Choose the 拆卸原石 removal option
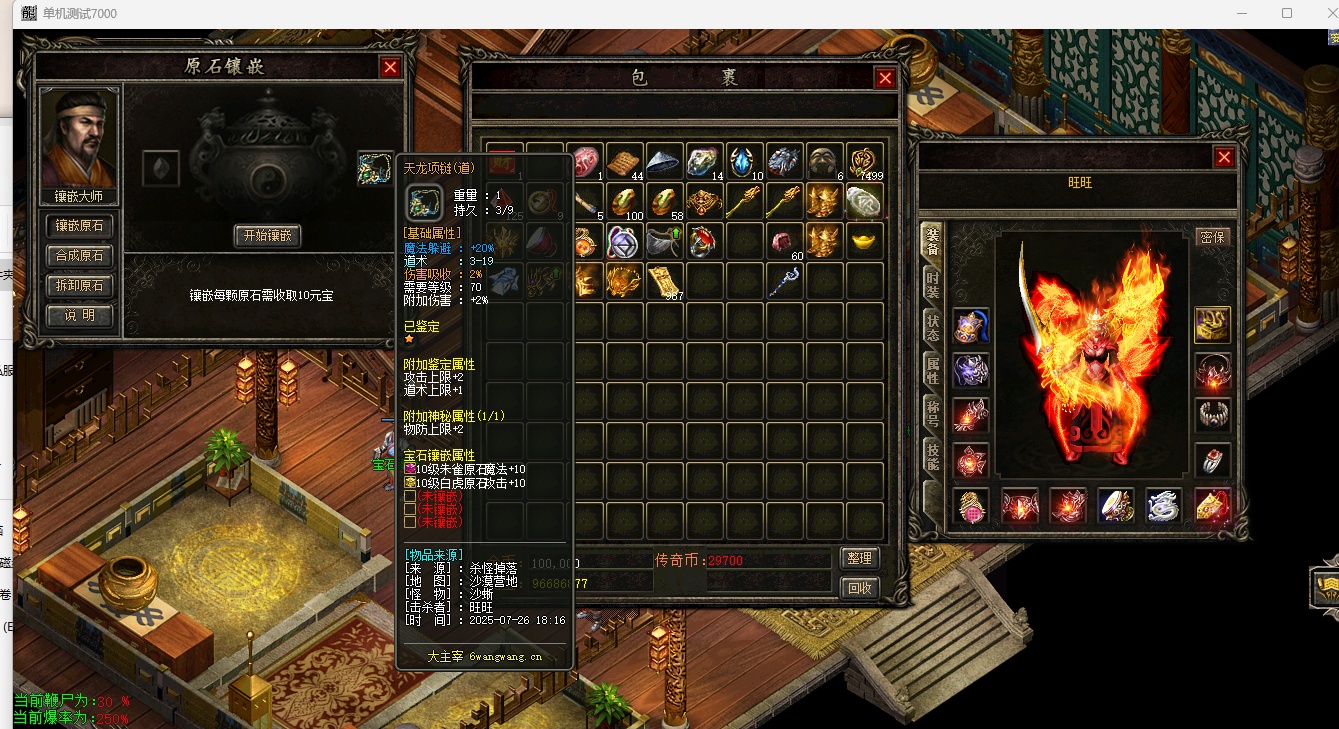 pyautogui.click(x=79, y=286)
